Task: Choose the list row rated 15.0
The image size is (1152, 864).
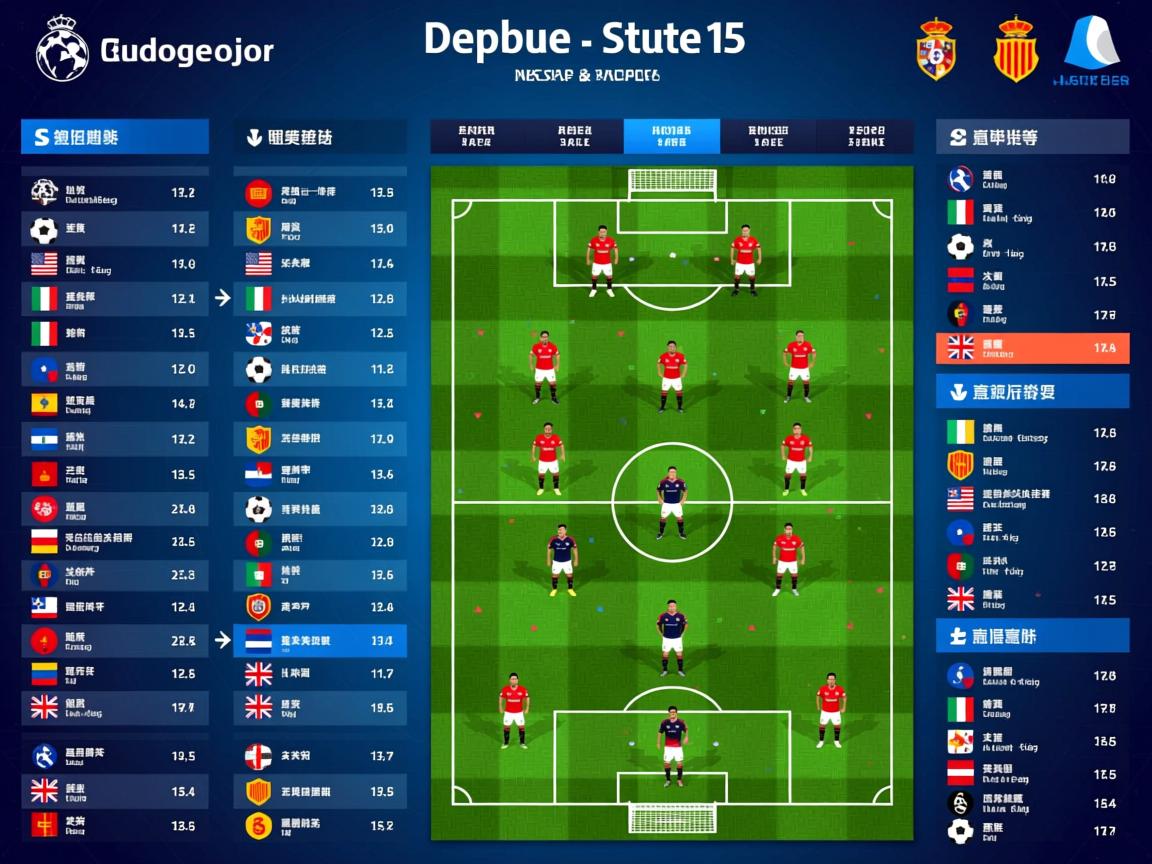Action: click(320, 229)
